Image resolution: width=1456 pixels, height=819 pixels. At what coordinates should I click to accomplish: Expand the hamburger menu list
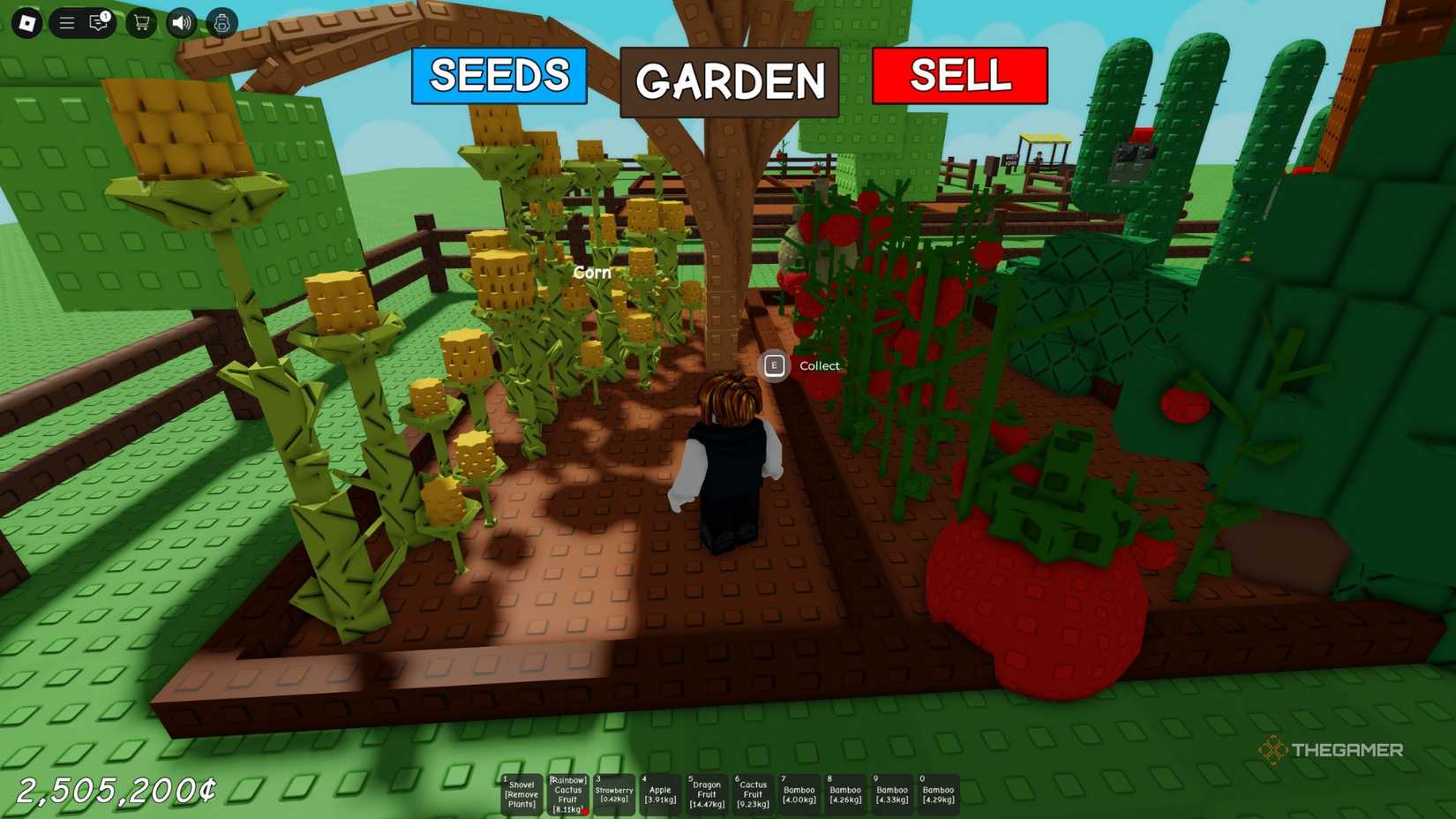coord(66,23)
